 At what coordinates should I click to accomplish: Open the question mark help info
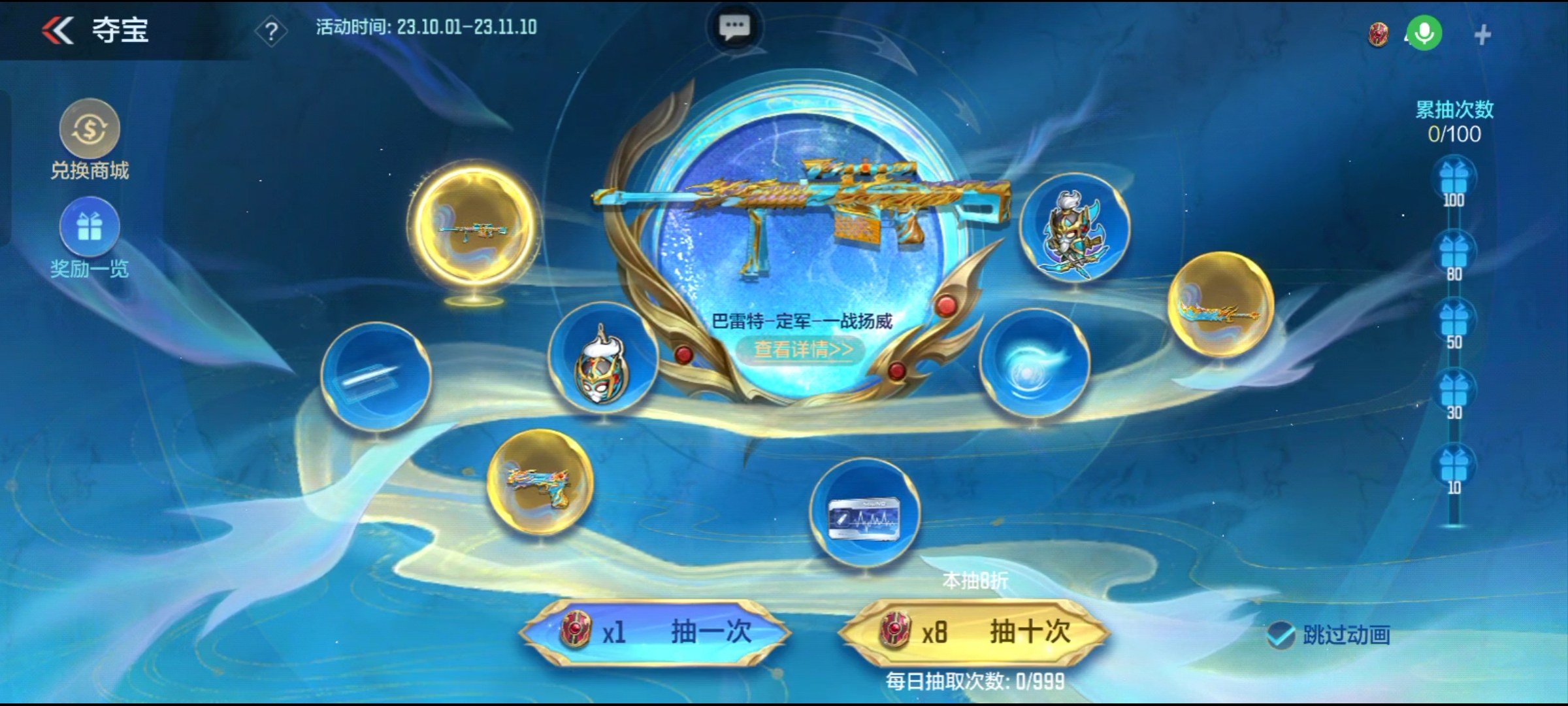point(271,31)
